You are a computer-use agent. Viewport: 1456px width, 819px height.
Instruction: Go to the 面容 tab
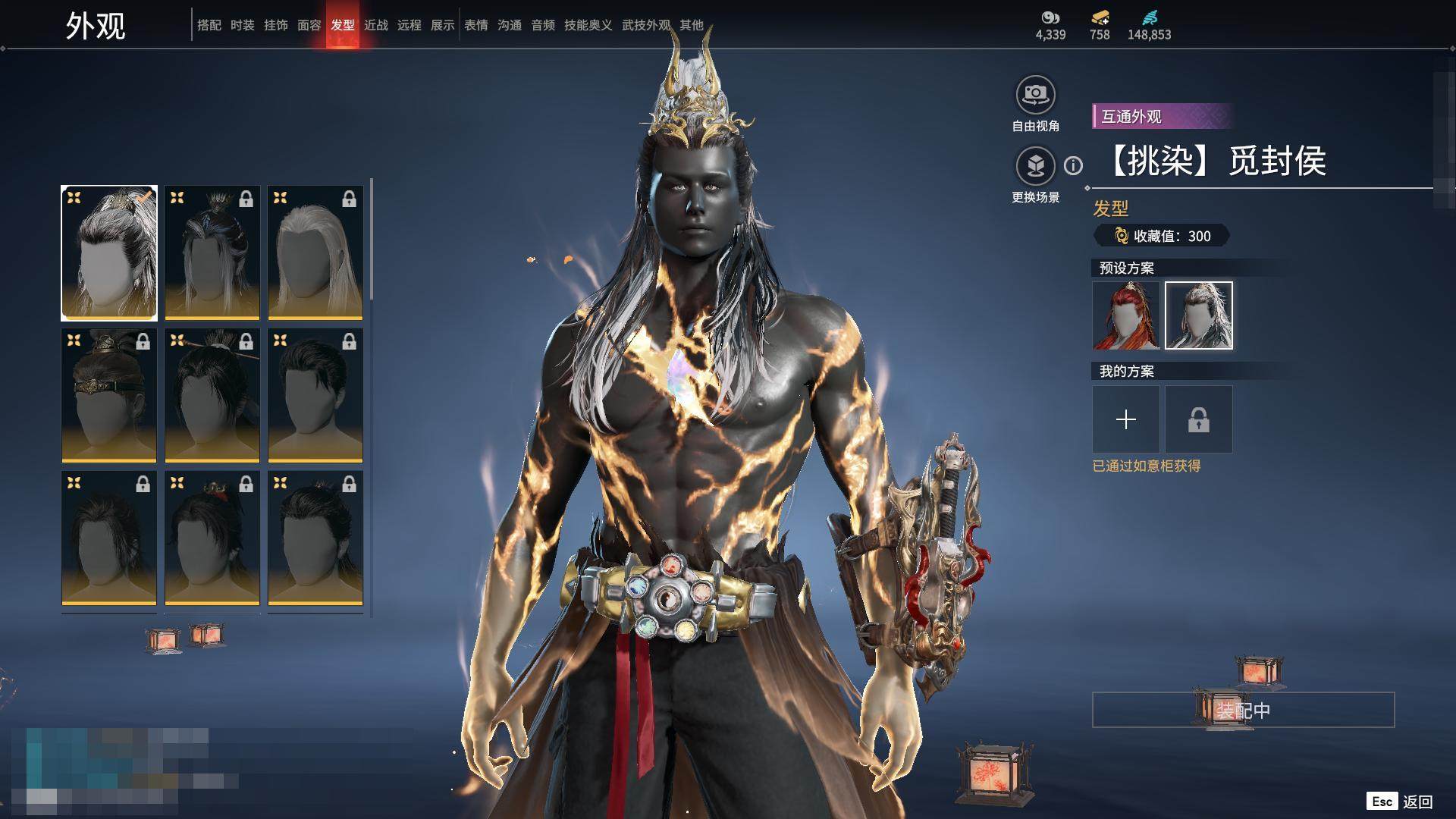tap(309, 25)
